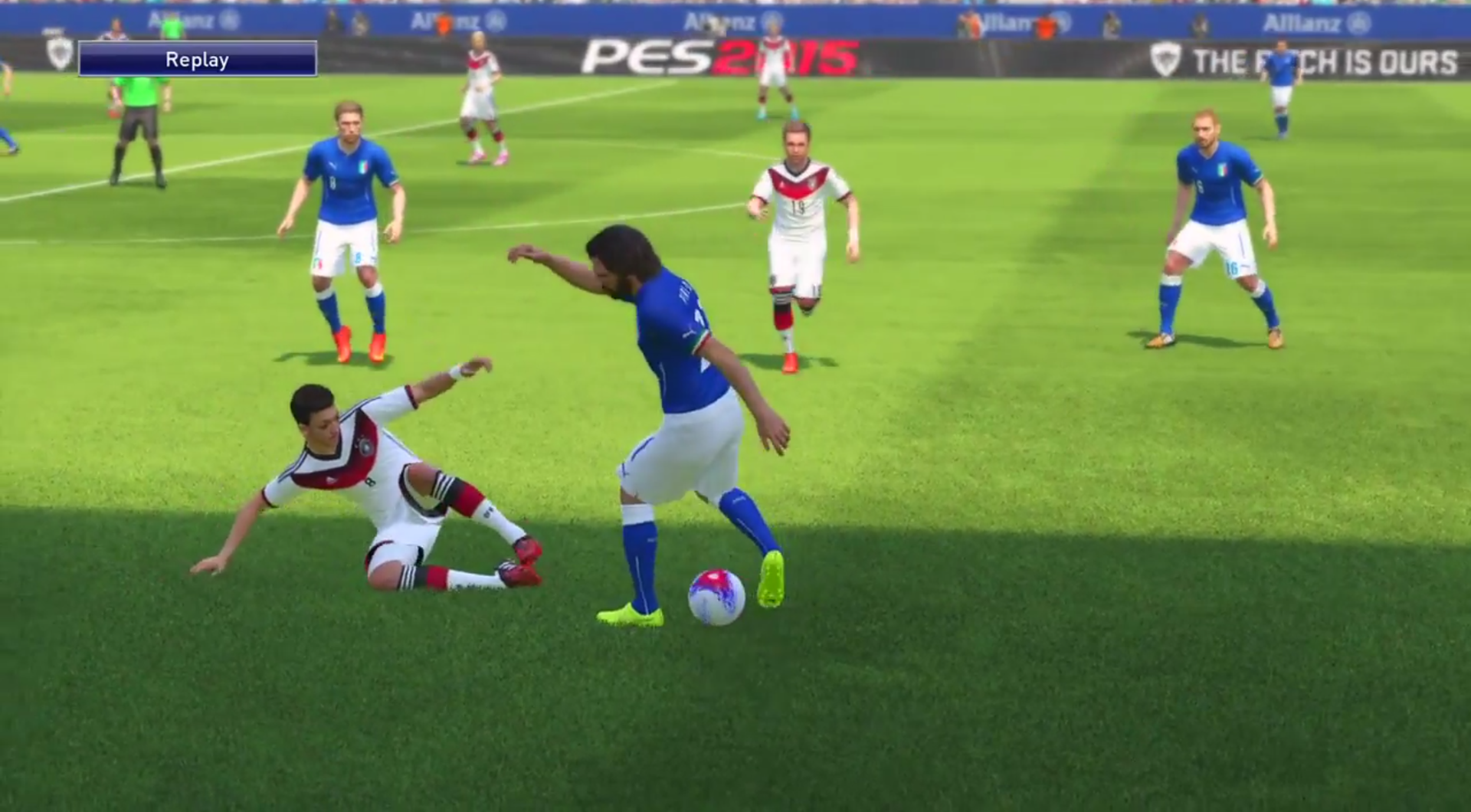Click the Replay label box
The image size is (1471, 812).
(198, 59)
